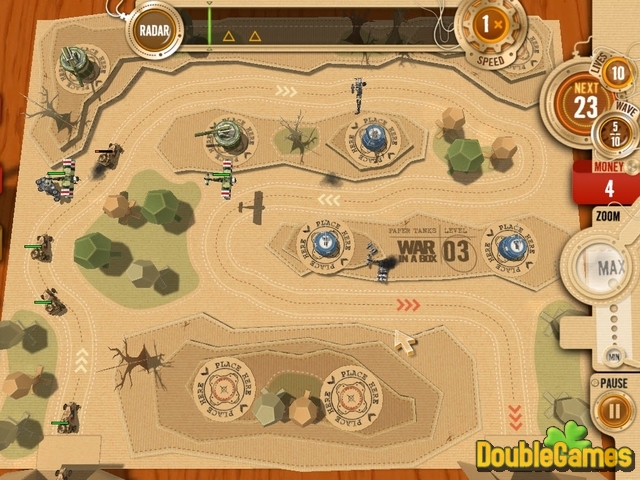
Task: Select the blue turret right of Level 03
Action: [x=508, y=243]
